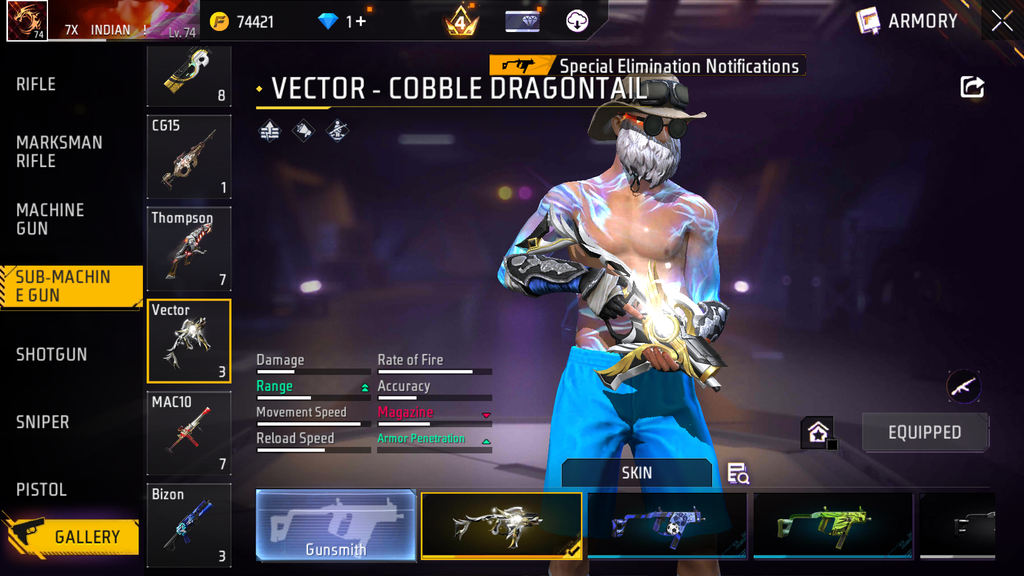Choose the green Vector skin thumbnail
This screenshot has height=576, width=1024.
(832, 524)
